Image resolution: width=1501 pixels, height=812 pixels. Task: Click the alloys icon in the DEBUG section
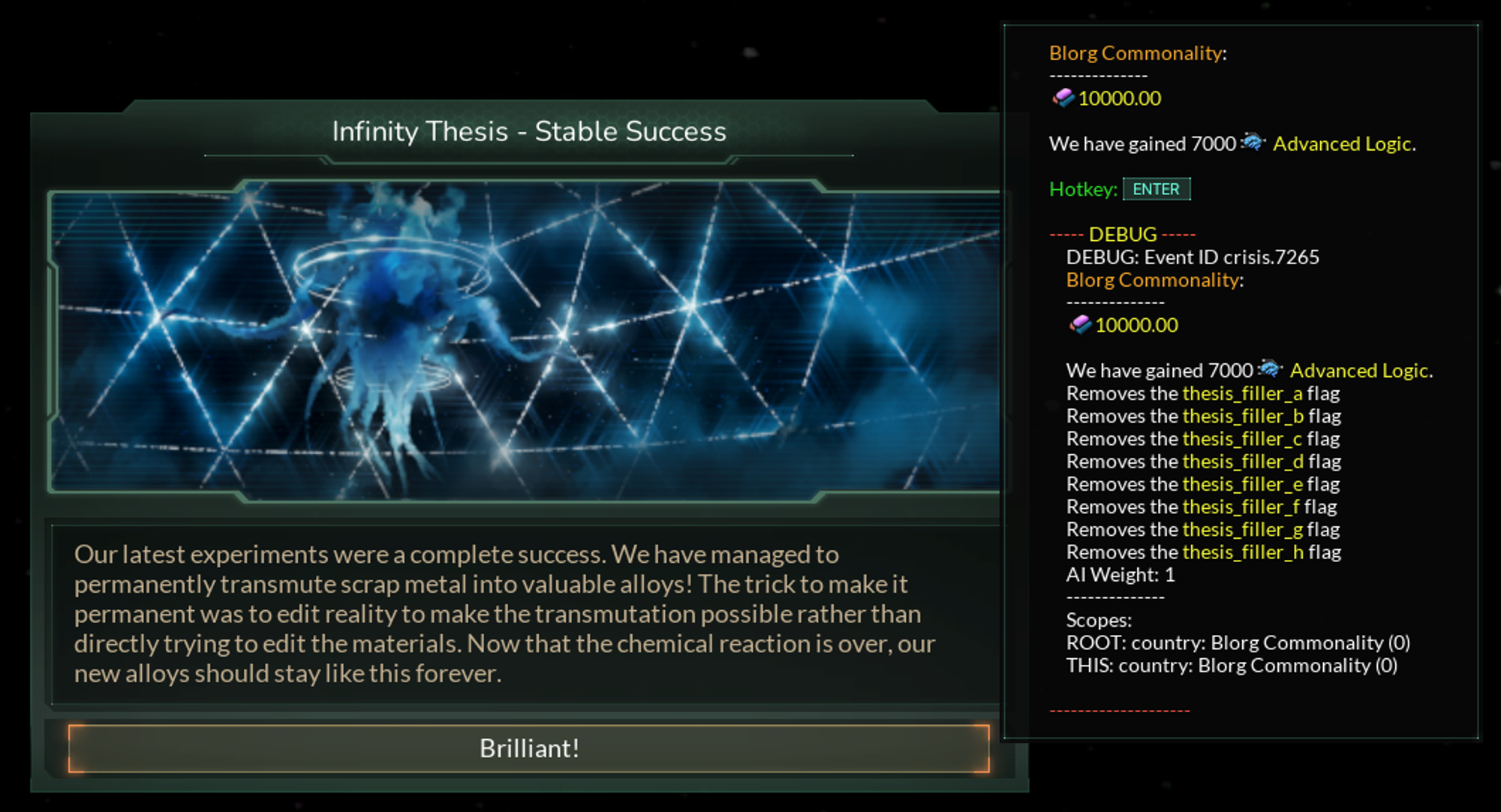coord(1081,326)
